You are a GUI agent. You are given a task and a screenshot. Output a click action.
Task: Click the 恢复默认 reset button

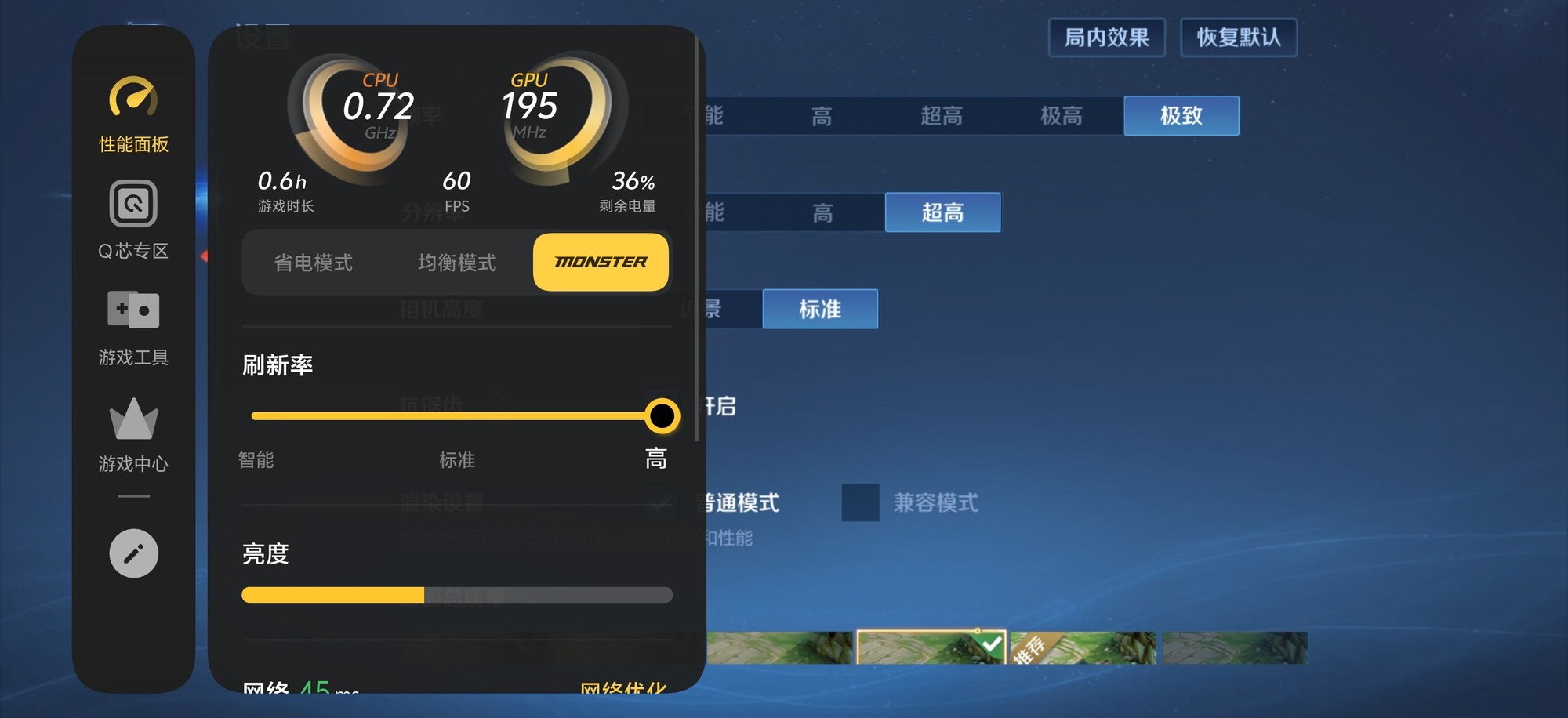click(1239, 37)
